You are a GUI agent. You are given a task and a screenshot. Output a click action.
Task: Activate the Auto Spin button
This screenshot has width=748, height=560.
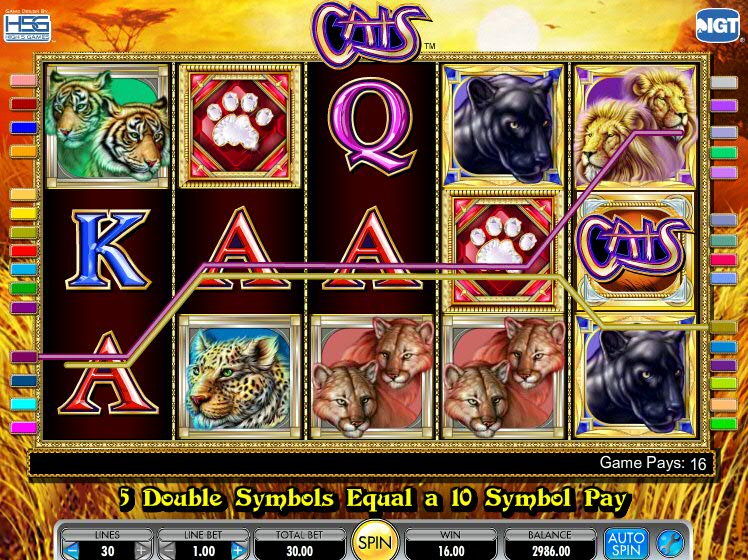click(x=626, y=543)
